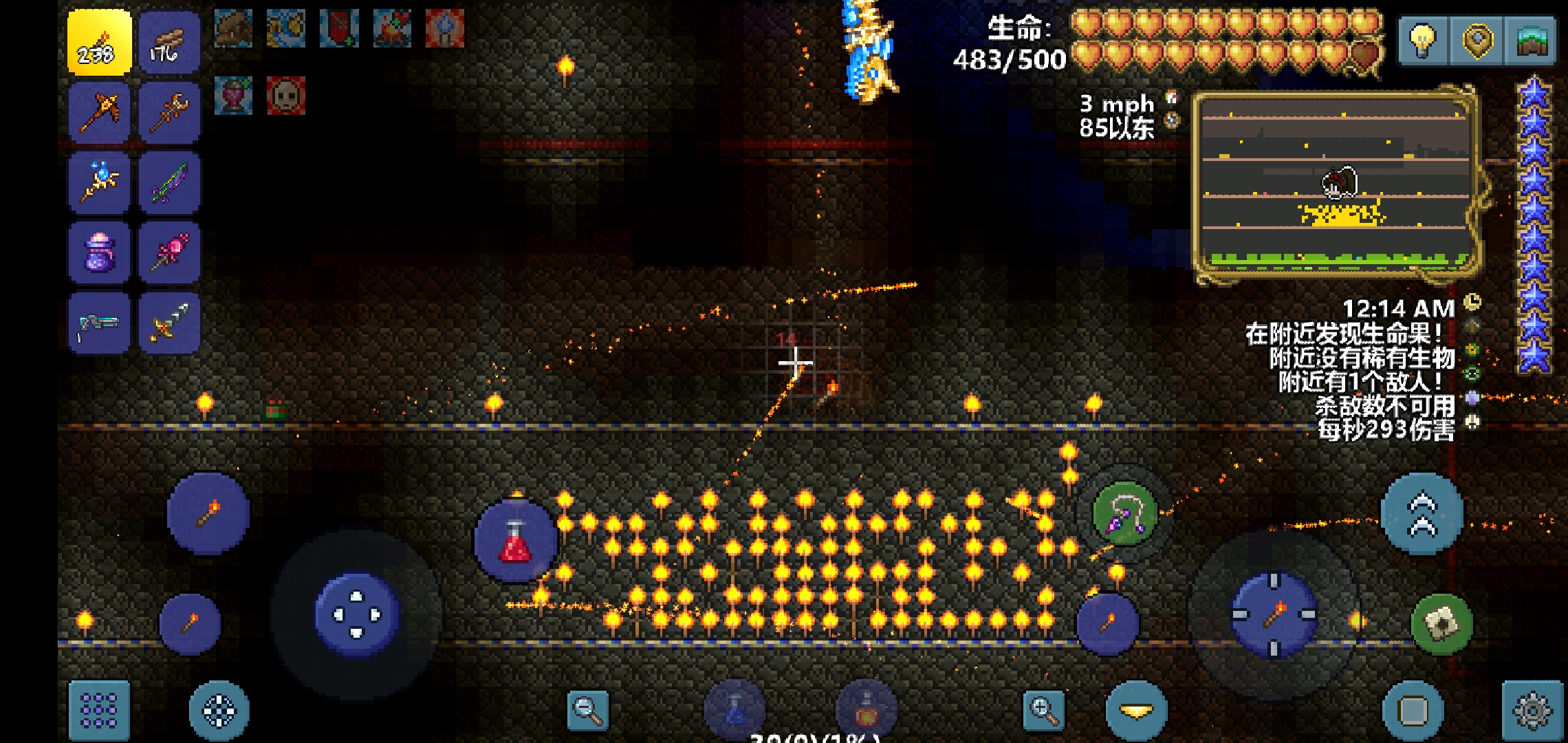The width and height of the screenshot is (1568, 743).
Task: Select the green and purple sword slot
Action: coord(169,183)
